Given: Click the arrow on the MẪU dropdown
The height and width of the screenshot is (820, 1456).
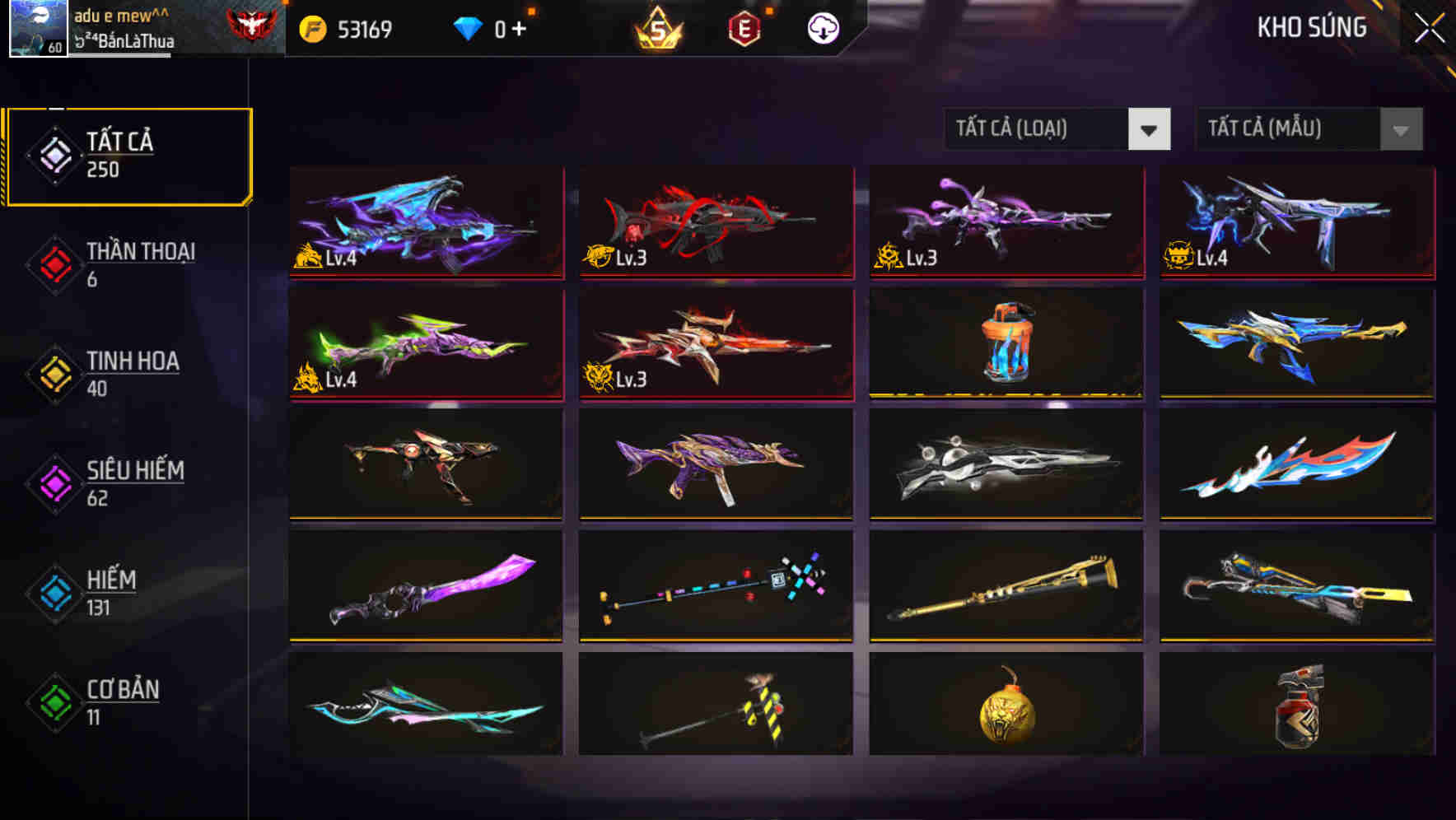Looking at the screenshot, I should pos(1400,129).
